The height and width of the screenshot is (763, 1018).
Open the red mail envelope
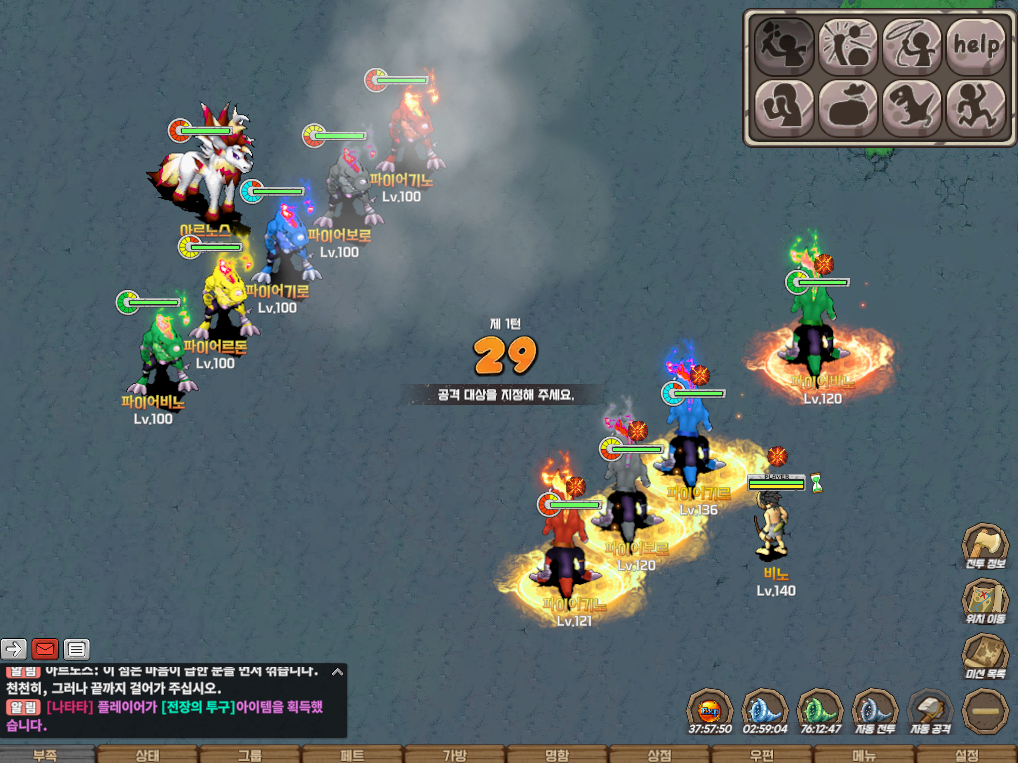[x=45, y=649]
